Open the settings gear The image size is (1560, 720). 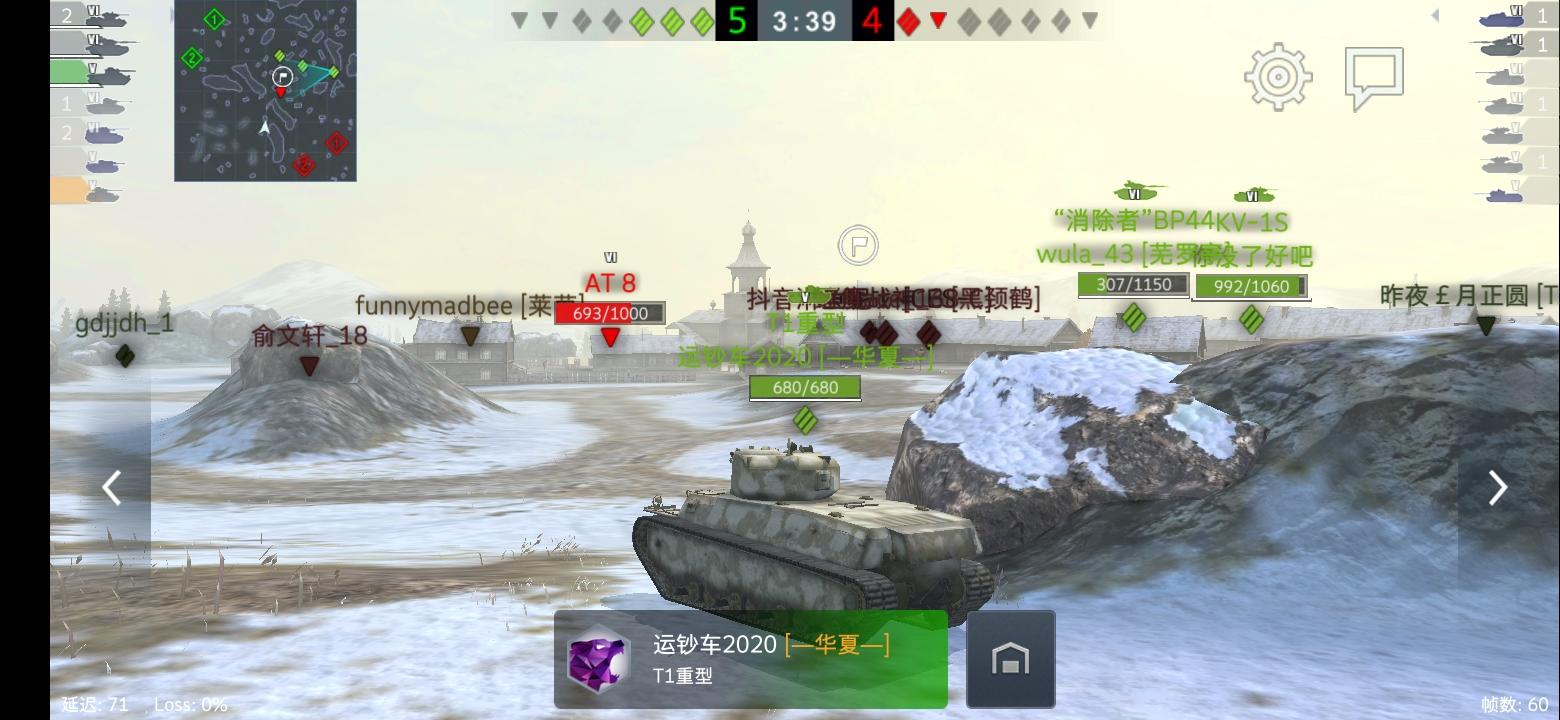[1276, 75]
